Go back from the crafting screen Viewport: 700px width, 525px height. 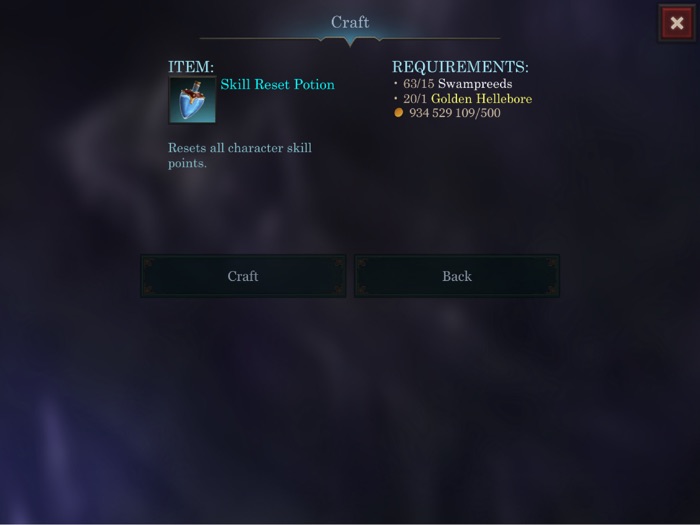(x=457, y=276)
